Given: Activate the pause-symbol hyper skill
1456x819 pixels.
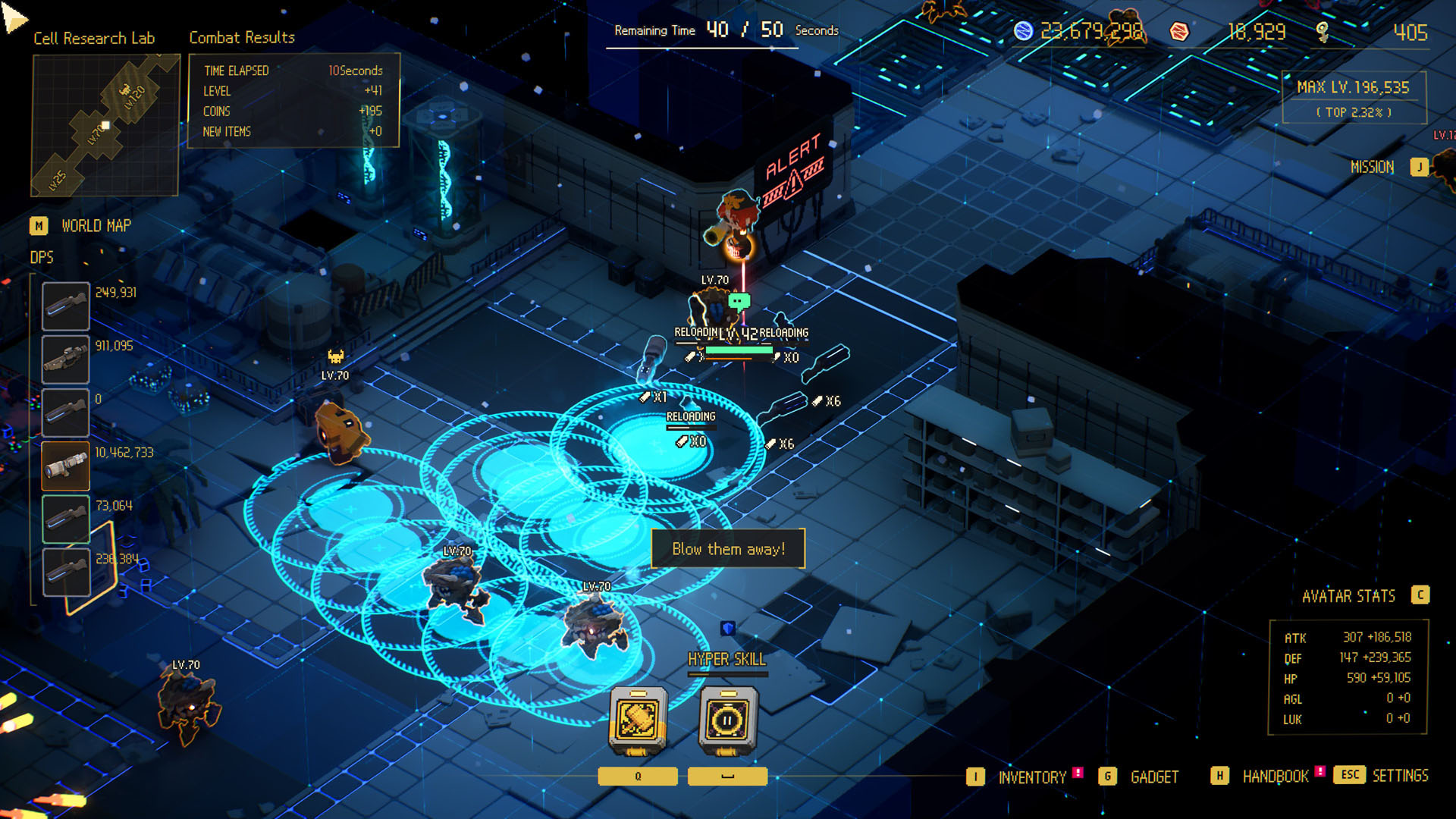Looking at the screenshot, I should click(x=727, y=720).
